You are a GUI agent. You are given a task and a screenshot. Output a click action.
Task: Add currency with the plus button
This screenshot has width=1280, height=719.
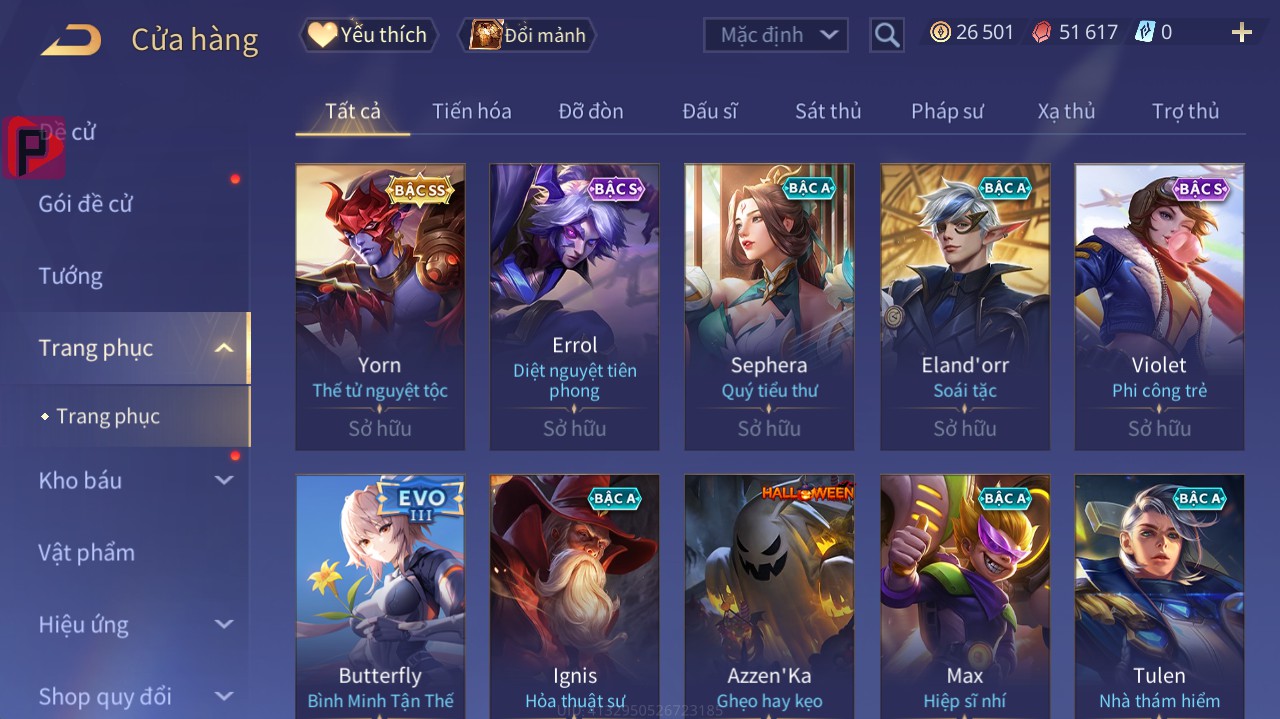(x=1241, y=33)
